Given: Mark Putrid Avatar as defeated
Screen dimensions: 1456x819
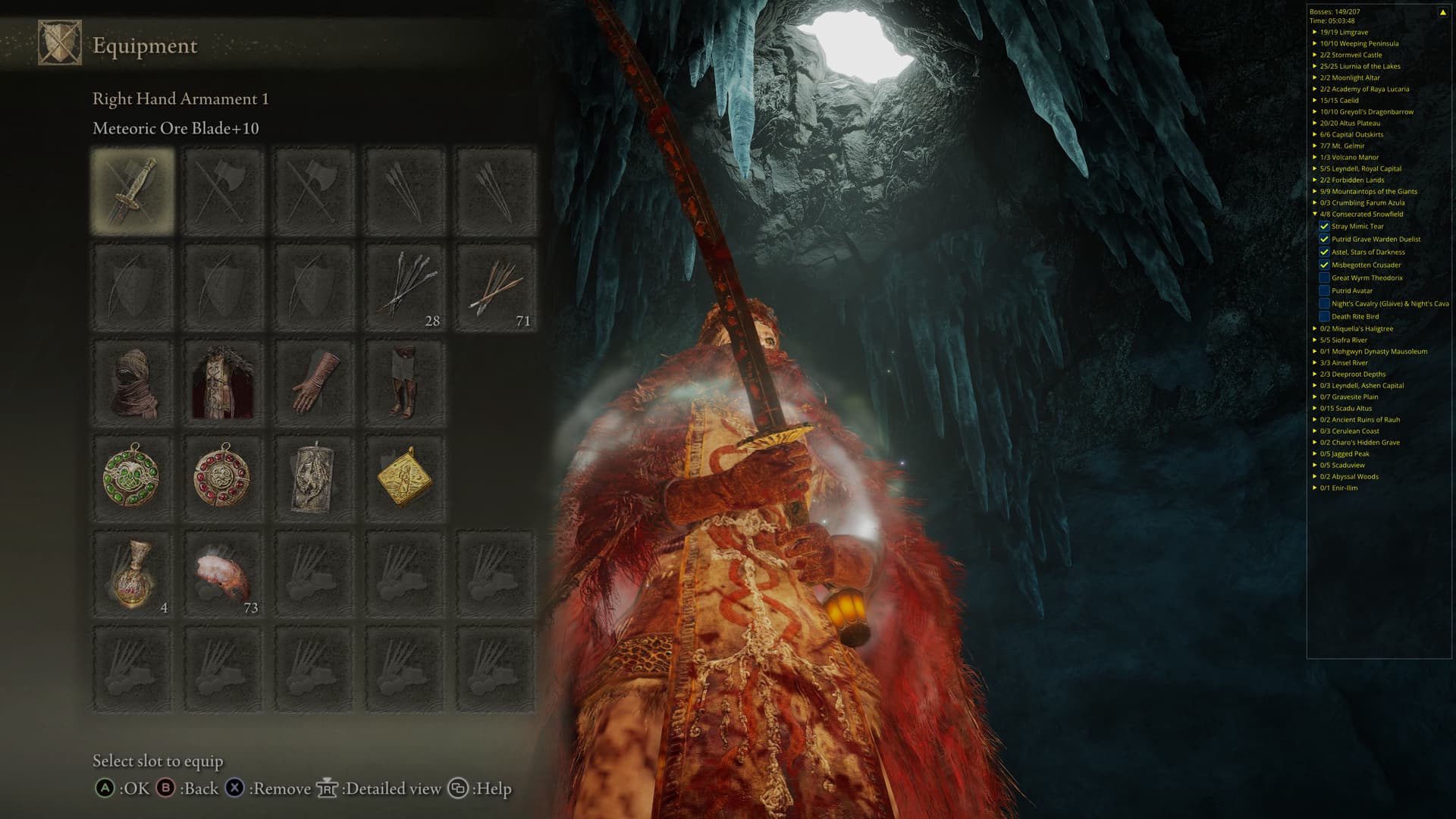Looking at the screenshot, I should coord(1324,290).
